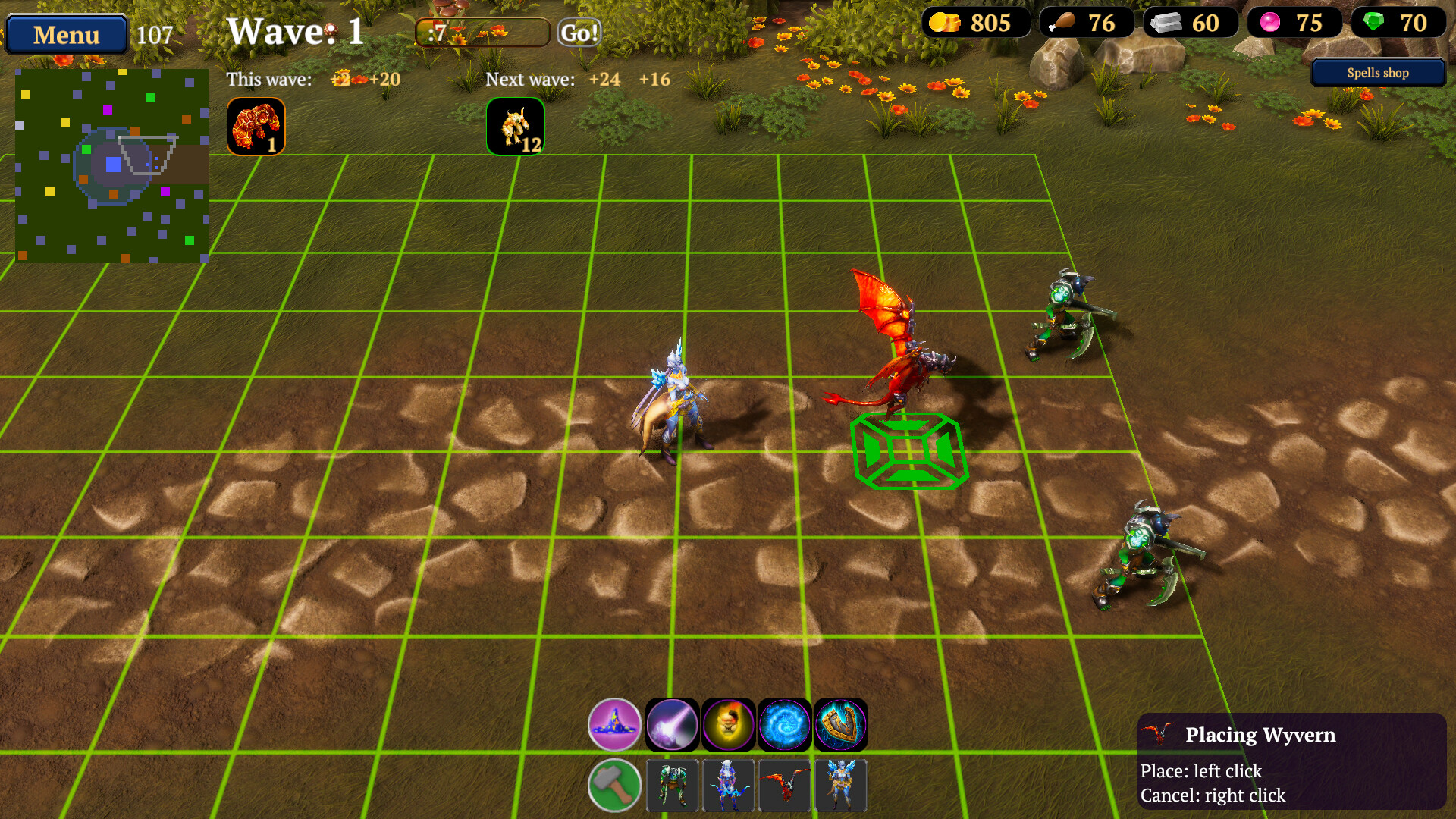Select the frost valkyrie unit thumbnail
The width and height of the screenshot is (1456, 819).
pyautogui.click(x=840, y=785)
